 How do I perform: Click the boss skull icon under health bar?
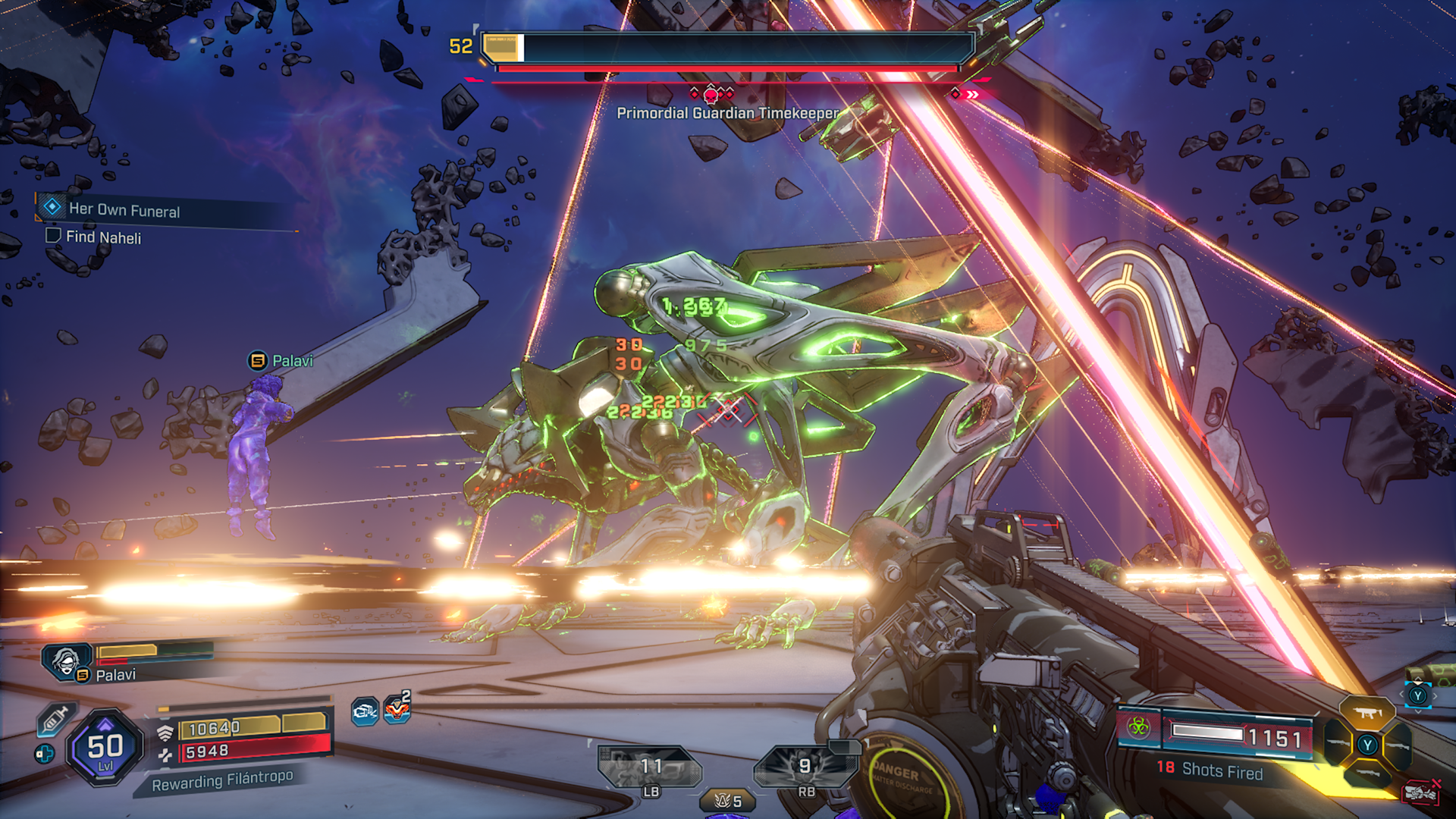pos(711,95)
